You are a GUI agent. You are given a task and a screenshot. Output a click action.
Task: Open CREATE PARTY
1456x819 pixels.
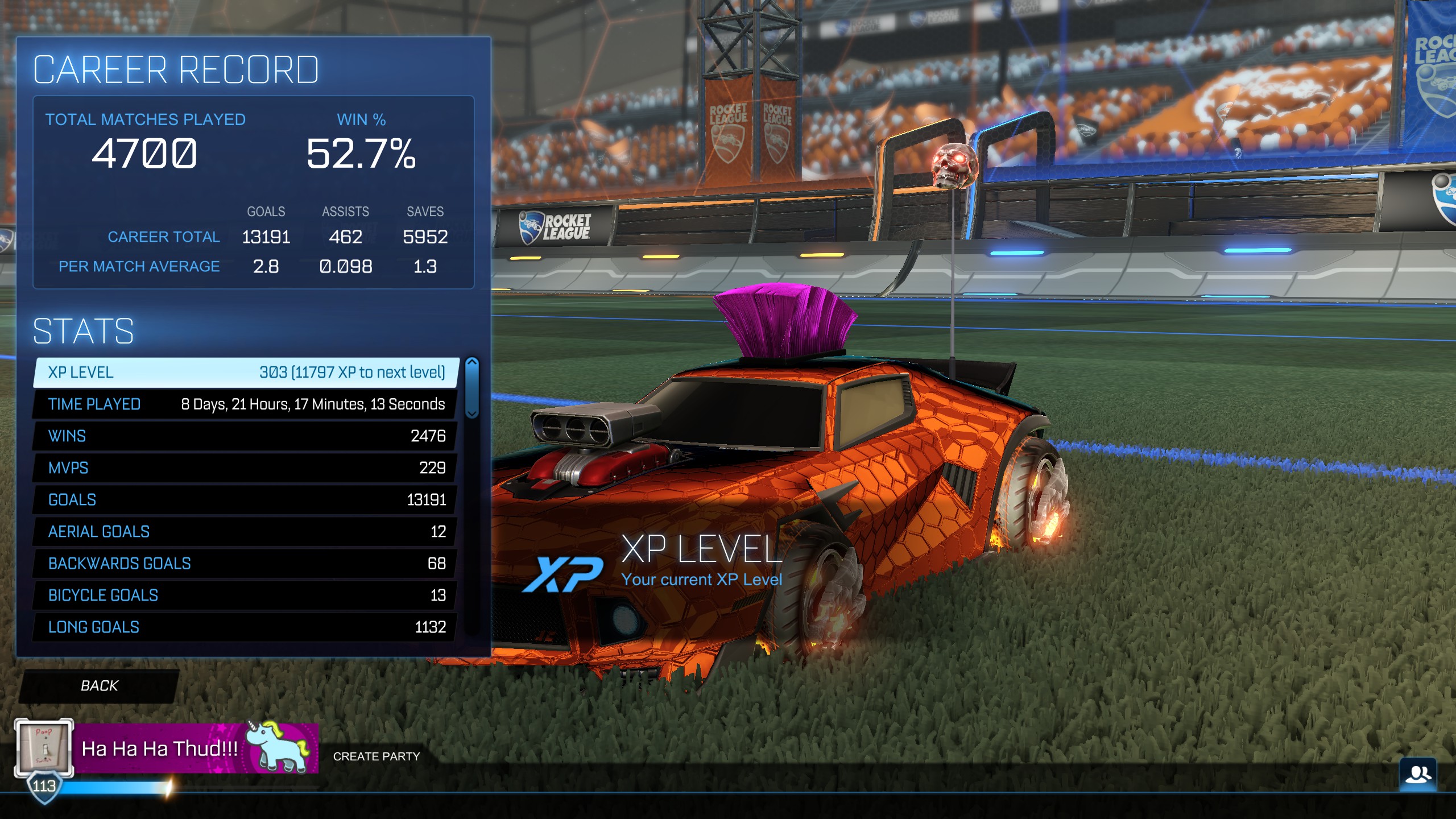[377, 756]
